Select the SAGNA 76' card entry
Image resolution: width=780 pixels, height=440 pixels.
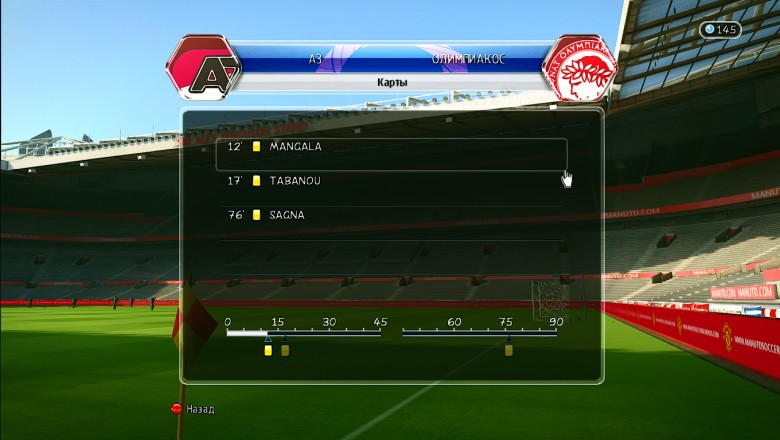[x=391, y=215]
